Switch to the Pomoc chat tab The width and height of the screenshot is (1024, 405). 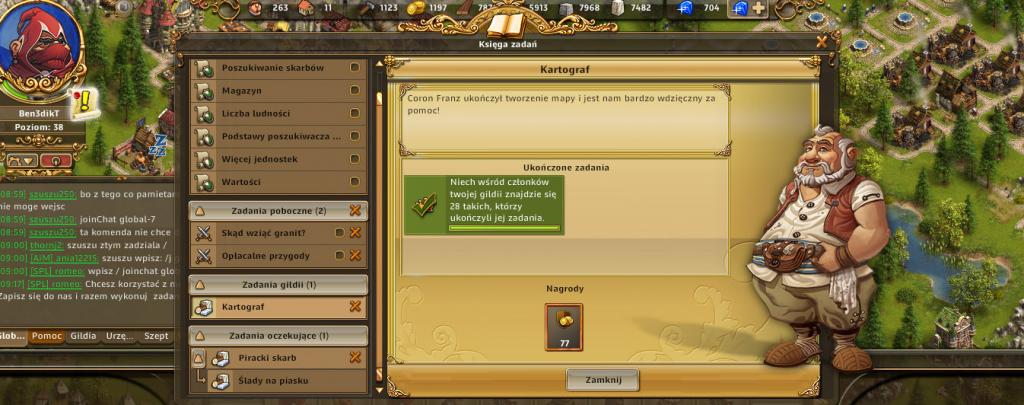point(47,336)
